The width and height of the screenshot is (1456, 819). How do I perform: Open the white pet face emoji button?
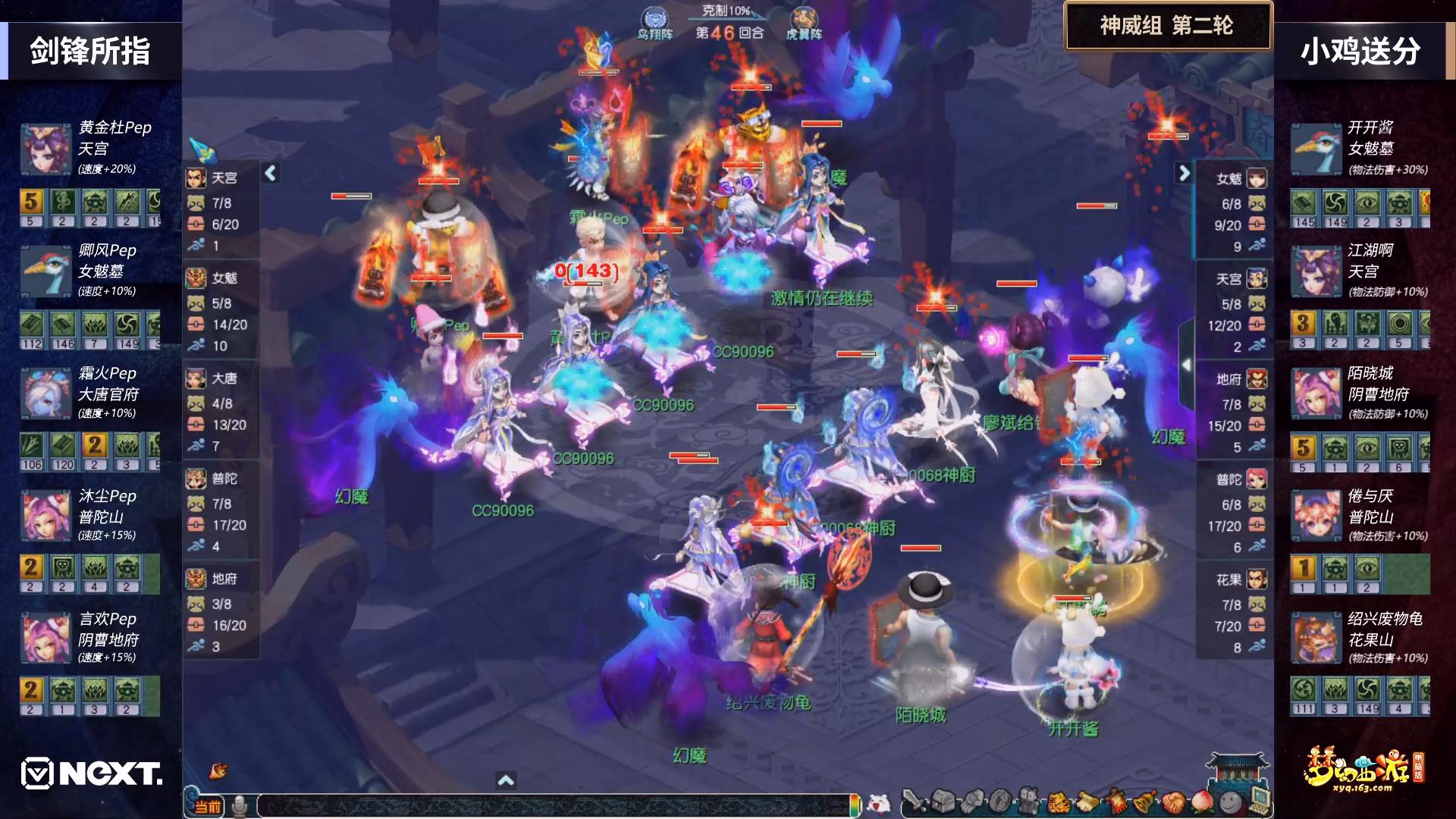coord(879,802)
